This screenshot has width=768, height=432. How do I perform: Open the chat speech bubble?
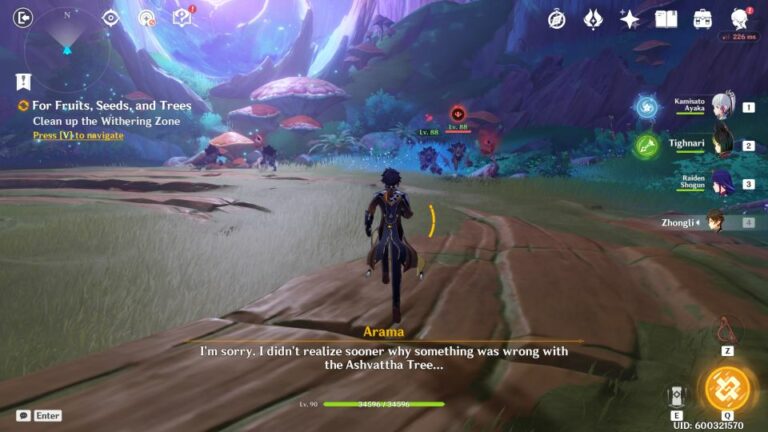(23, 415)
